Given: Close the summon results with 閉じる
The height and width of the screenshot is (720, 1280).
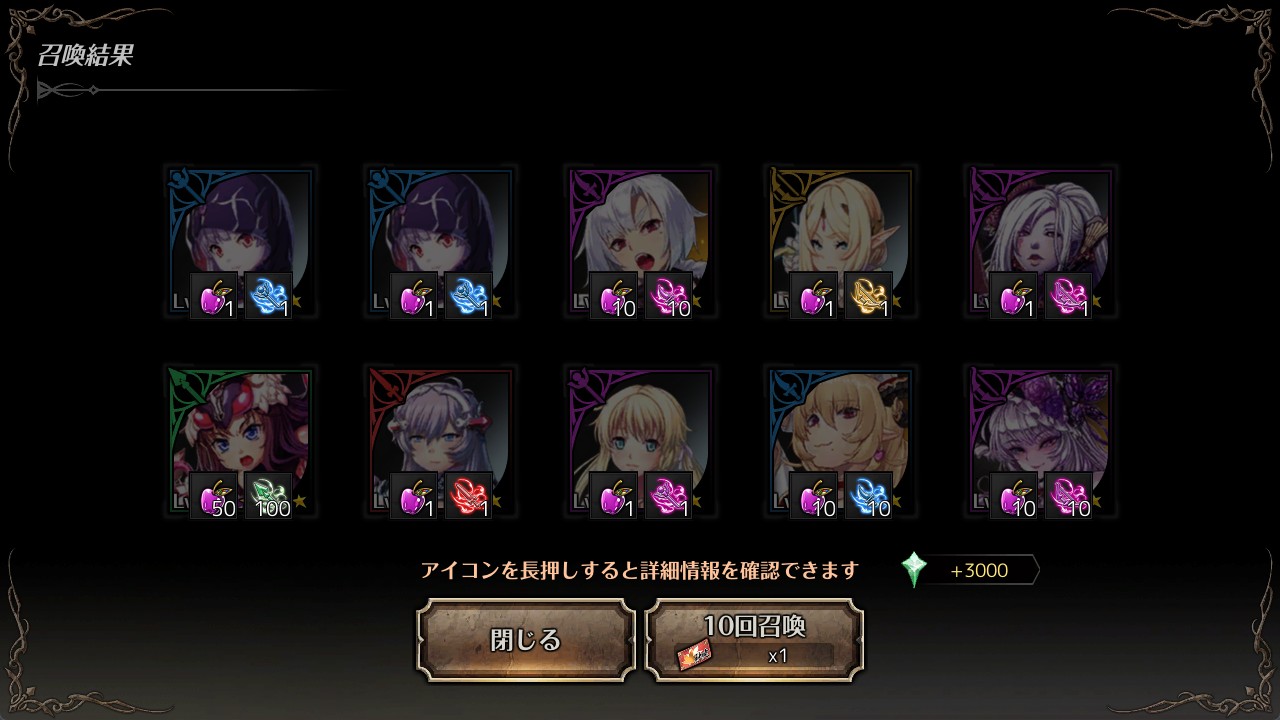Looking at the screenshot, I should (526, 640).
